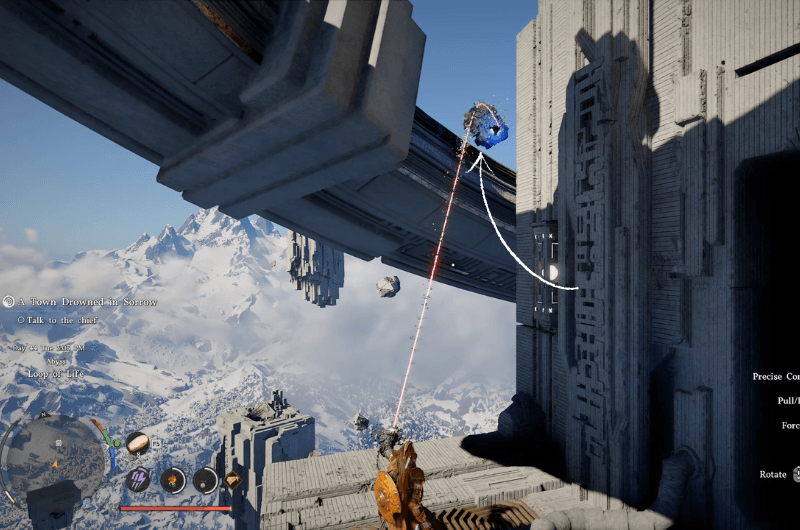Select the dark round skill icon with cooldown ring
Screen dimensions: 800x530
205,480
